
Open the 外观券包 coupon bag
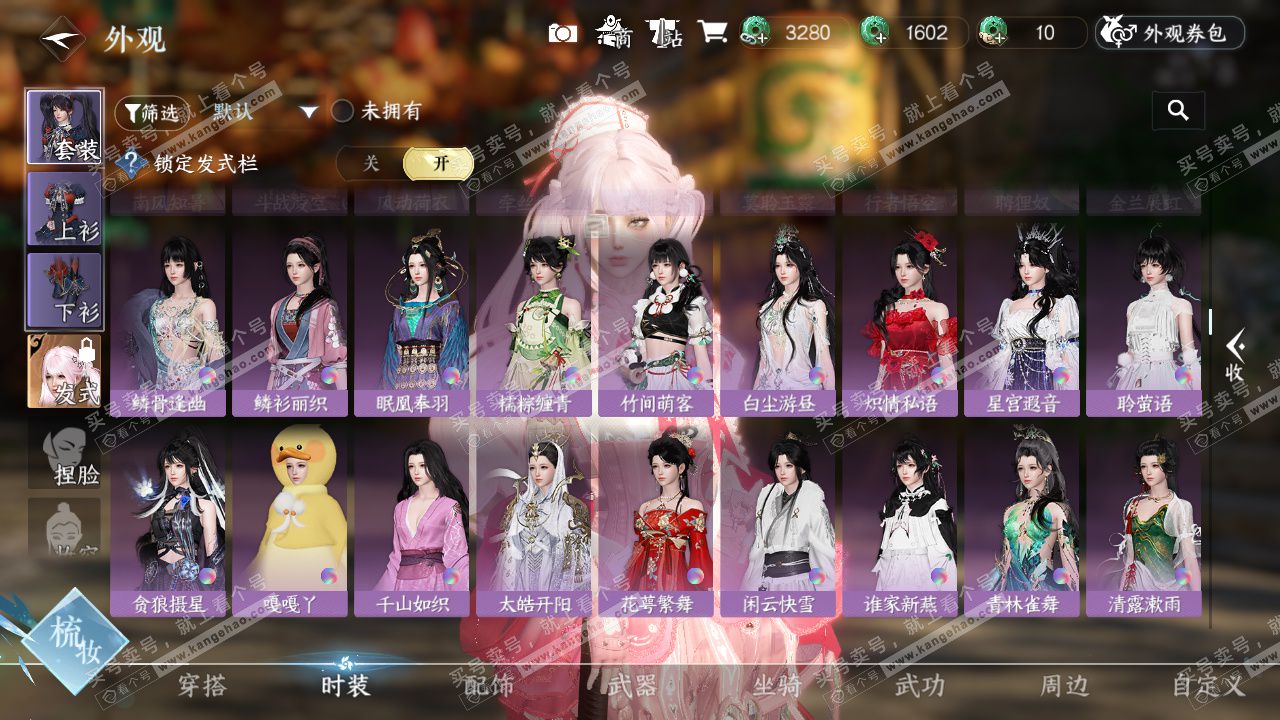(x=1170, y=33)
